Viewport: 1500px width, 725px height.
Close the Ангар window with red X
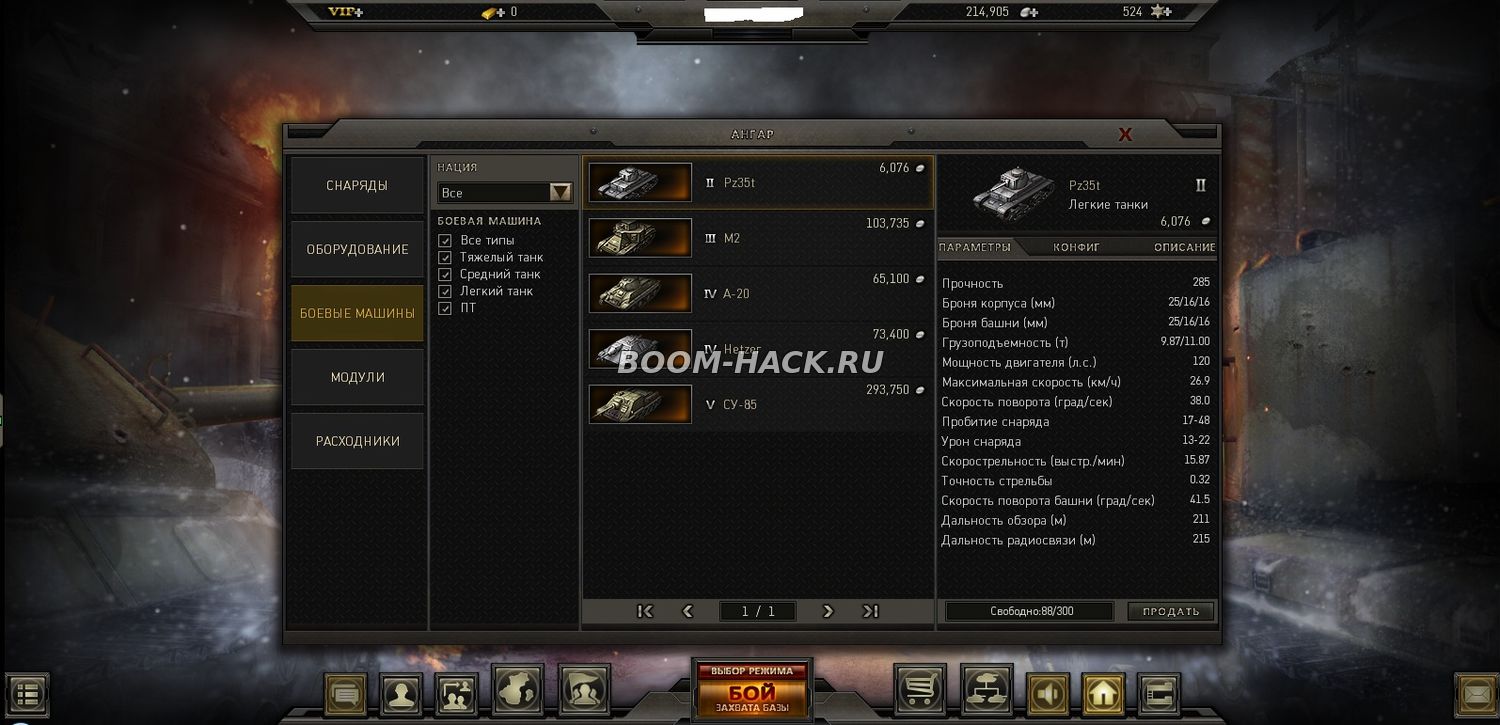tap(1125, 134)
